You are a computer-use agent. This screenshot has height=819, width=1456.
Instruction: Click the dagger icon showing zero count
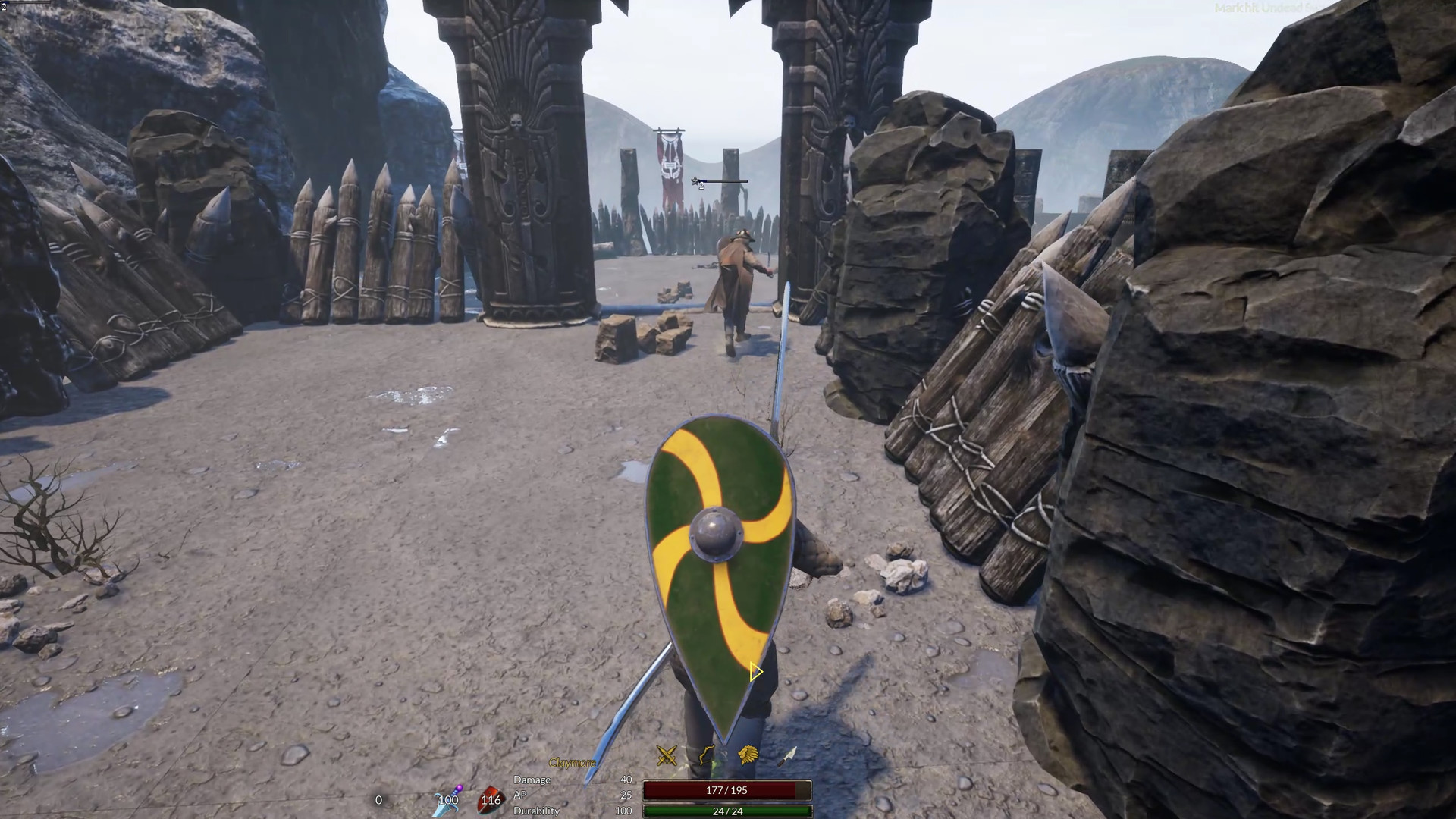378,800
